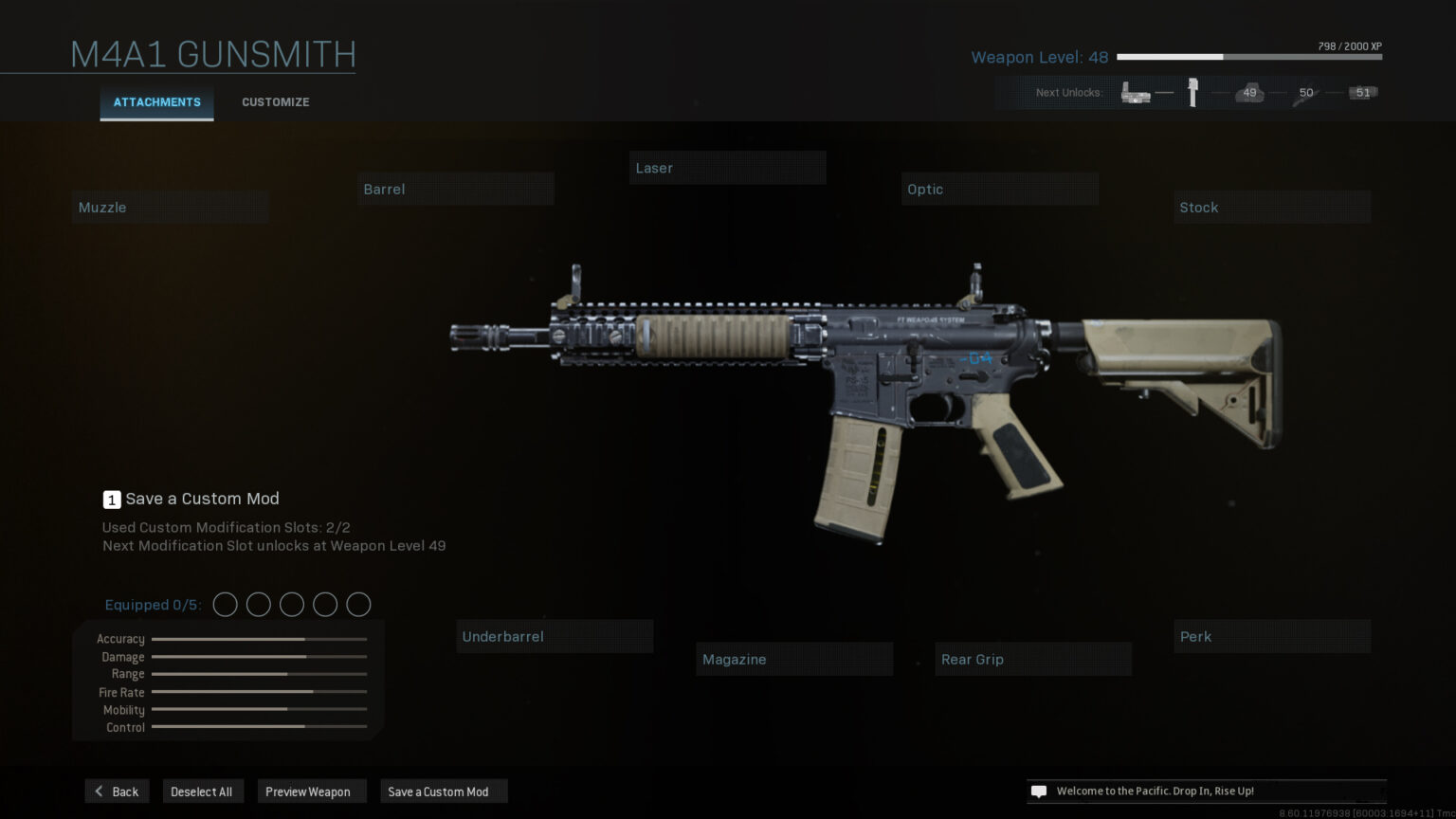This screenshot has height=819, width=1456.
Task: Select the Perk attachment slot
Action: click(x=1272, y=636)
